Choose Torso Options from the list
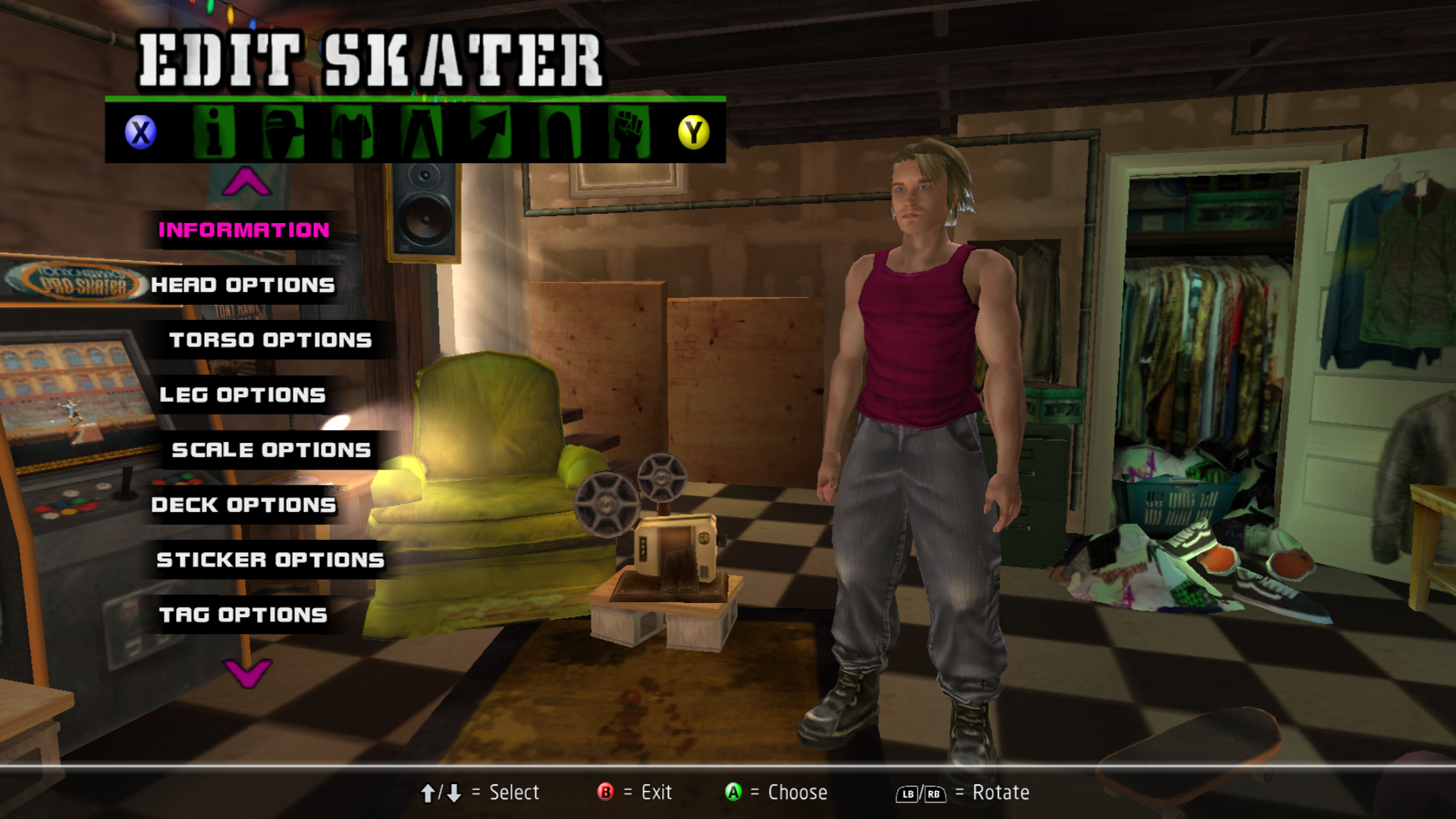1456x819 pixels. 271,340
